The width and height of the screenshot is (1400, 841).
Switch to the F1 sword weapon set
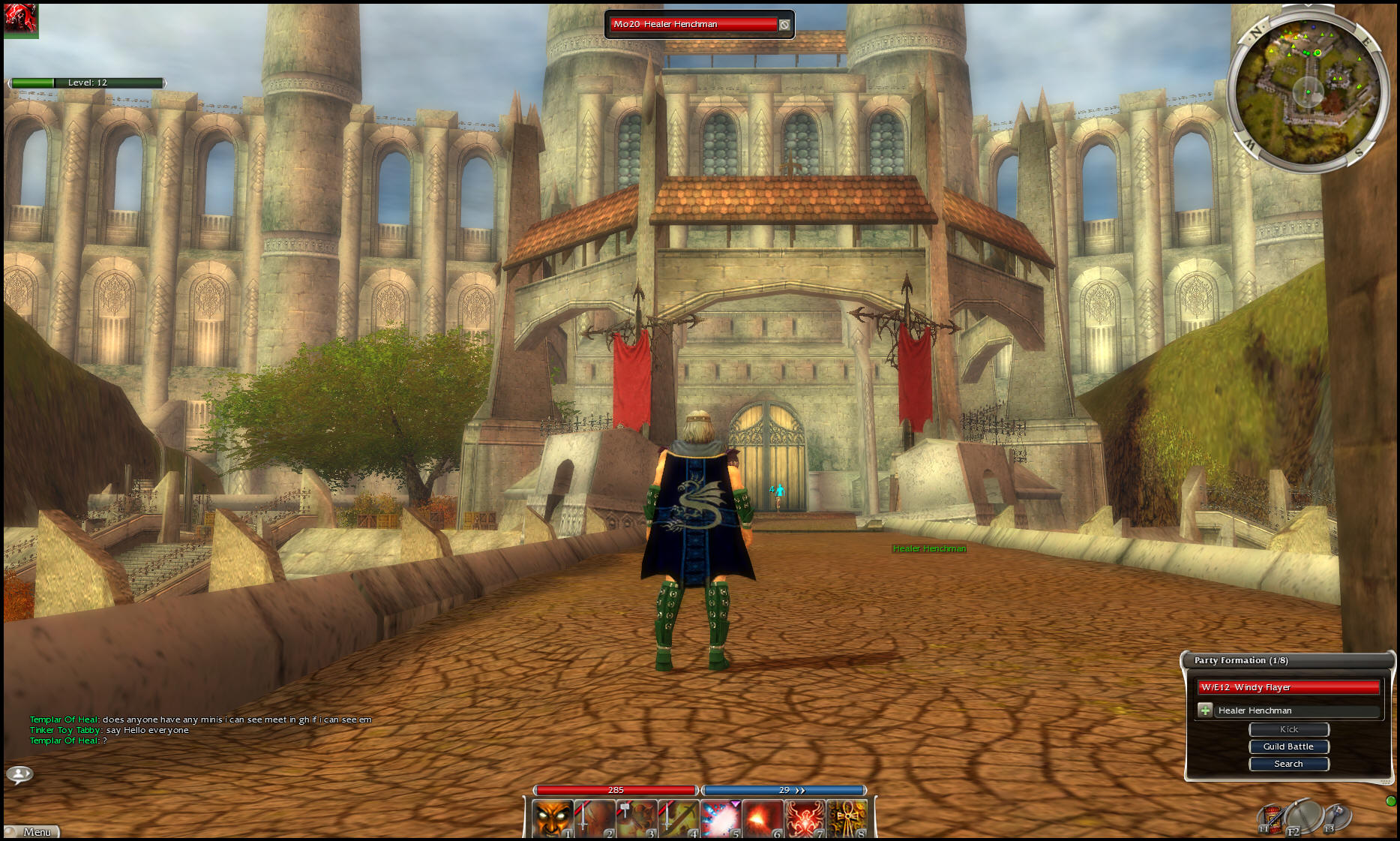coord(1272,819)
